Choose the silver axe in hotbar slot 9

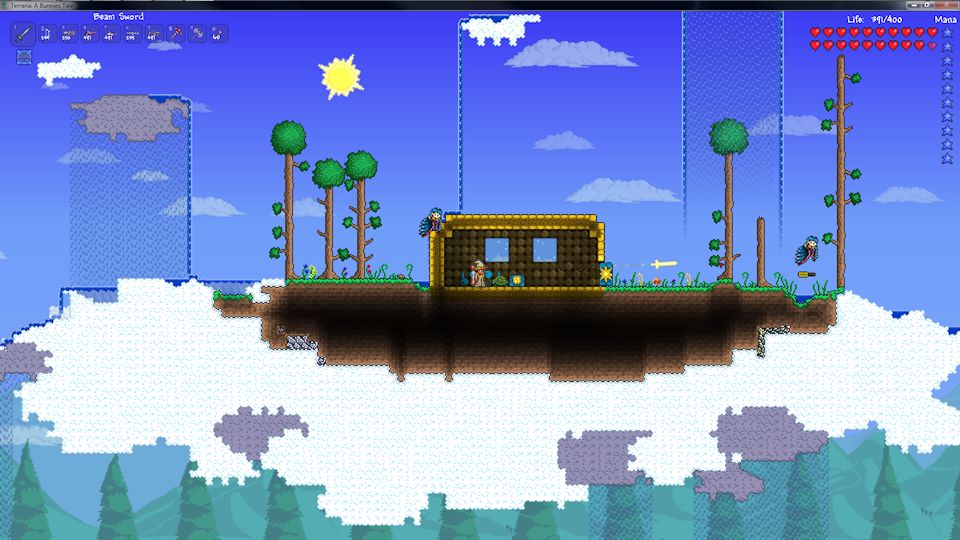click(196, 35)
